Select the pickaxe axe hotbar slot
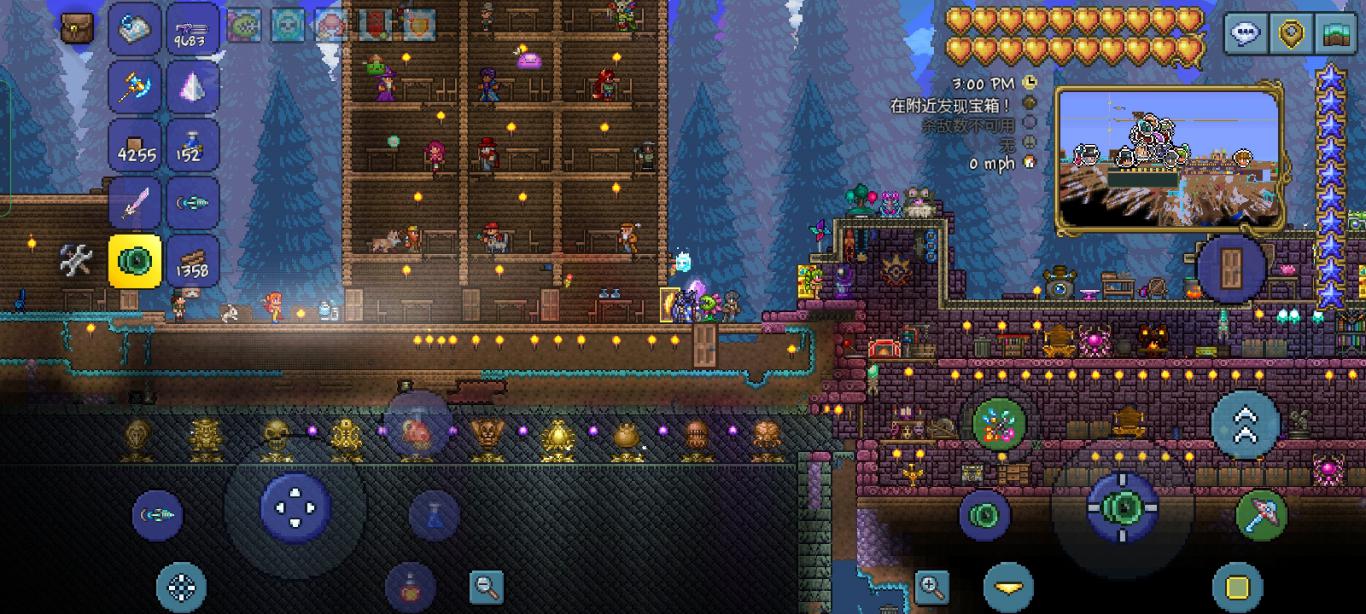This screenshot has width=1366, height=614. click(x=135, y=87)
